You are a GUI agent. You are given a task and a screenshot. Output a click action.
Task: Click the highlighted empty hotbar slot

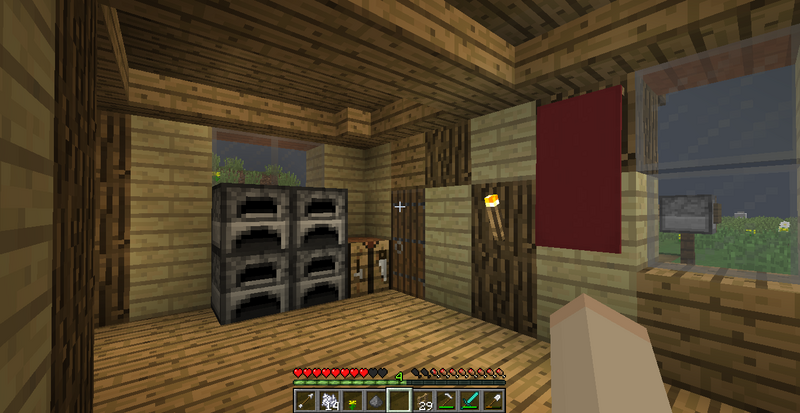click(399, 401)
